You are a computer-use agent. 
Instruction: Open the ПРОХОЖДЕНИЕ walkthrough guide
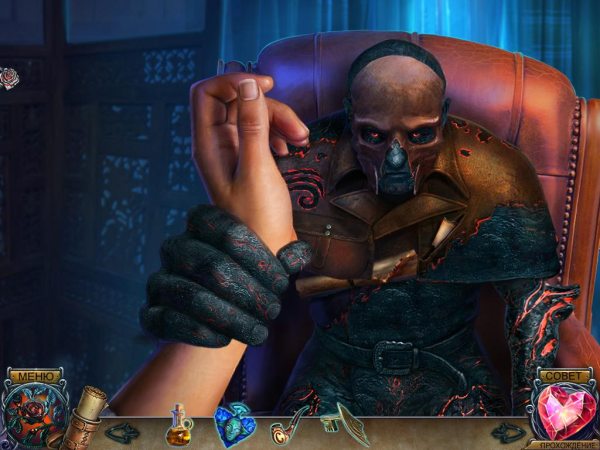565,443
